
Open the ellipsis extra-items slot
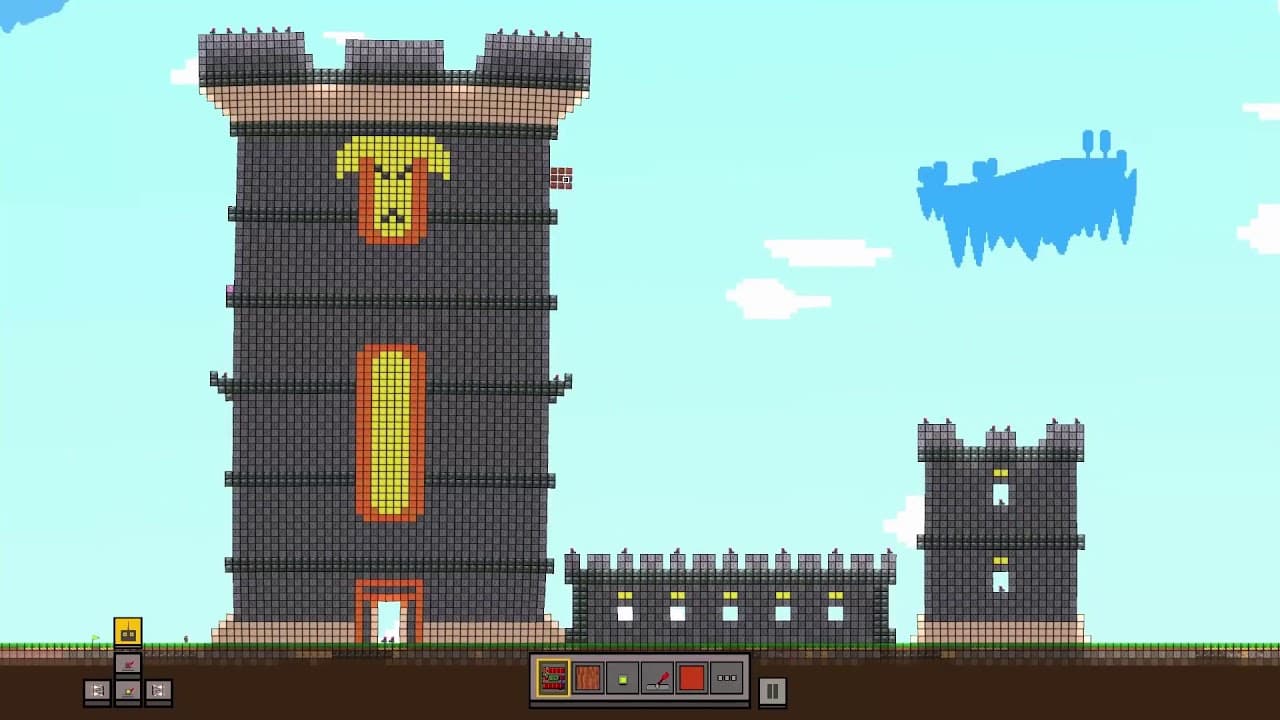point(726,678)
